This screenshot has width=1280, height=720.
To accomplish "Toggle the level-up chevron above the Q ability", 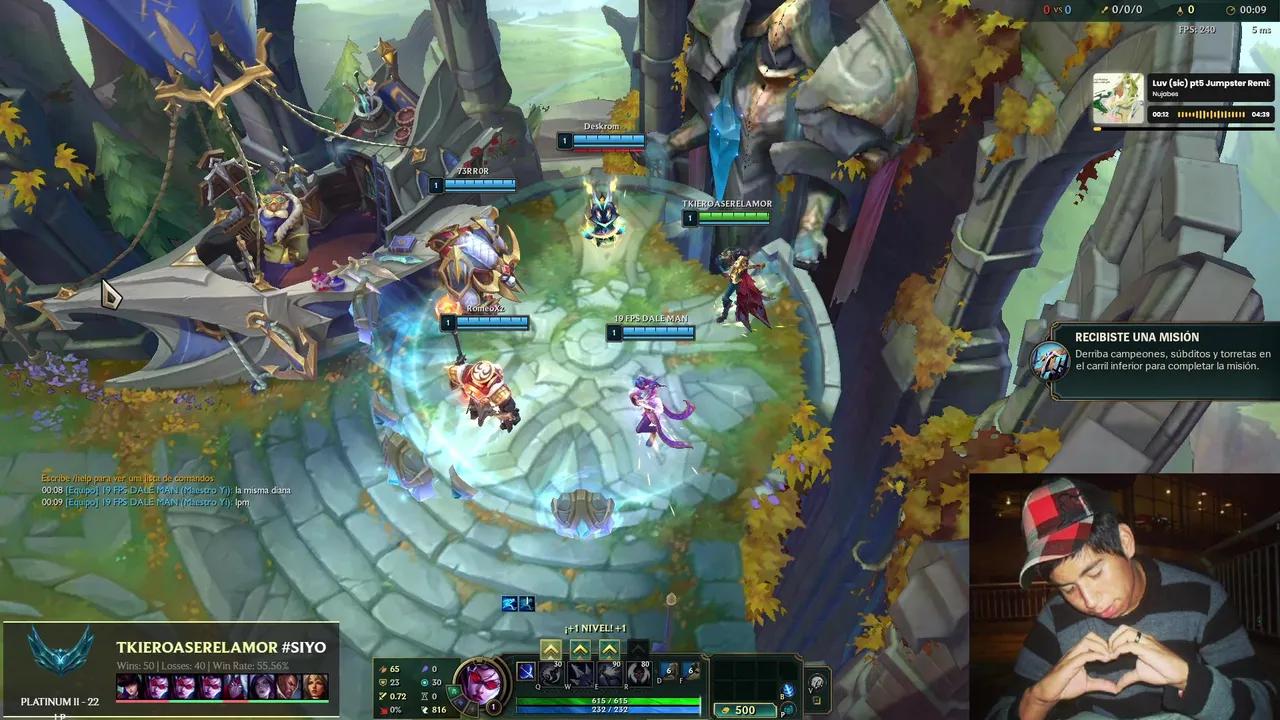I will pos(551,650).
